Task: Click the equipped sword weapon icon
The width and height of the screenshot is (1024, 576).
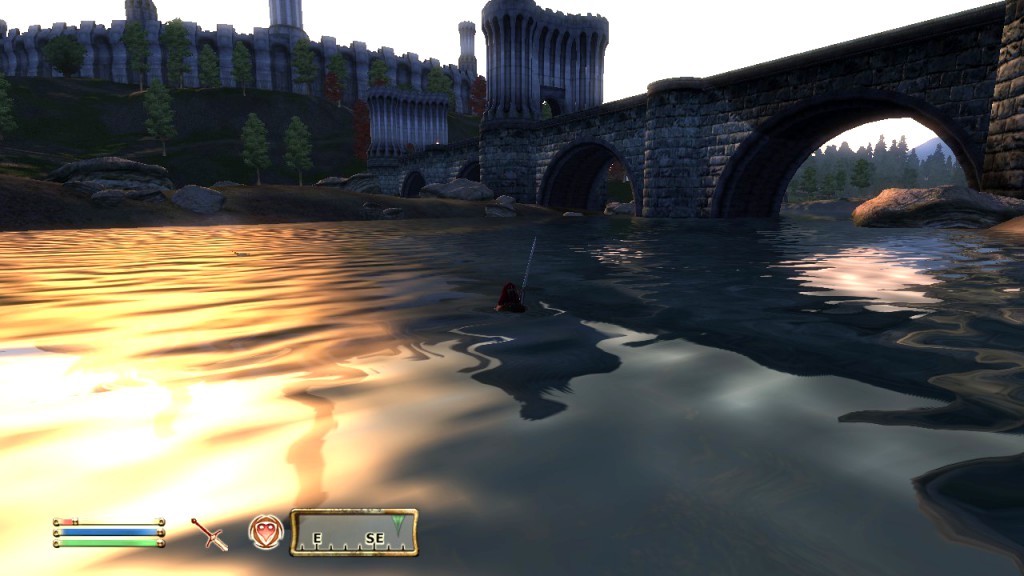Action: (210, 534)
